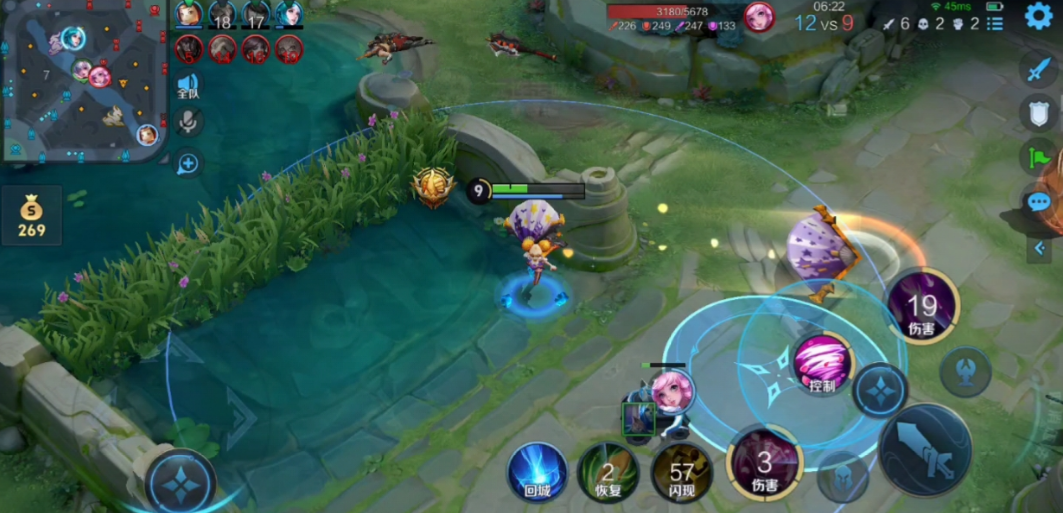Collapse the signal panel with the arrow
The width and height of the screenshot is (1063, 513).
click(x=1039, y=248)
